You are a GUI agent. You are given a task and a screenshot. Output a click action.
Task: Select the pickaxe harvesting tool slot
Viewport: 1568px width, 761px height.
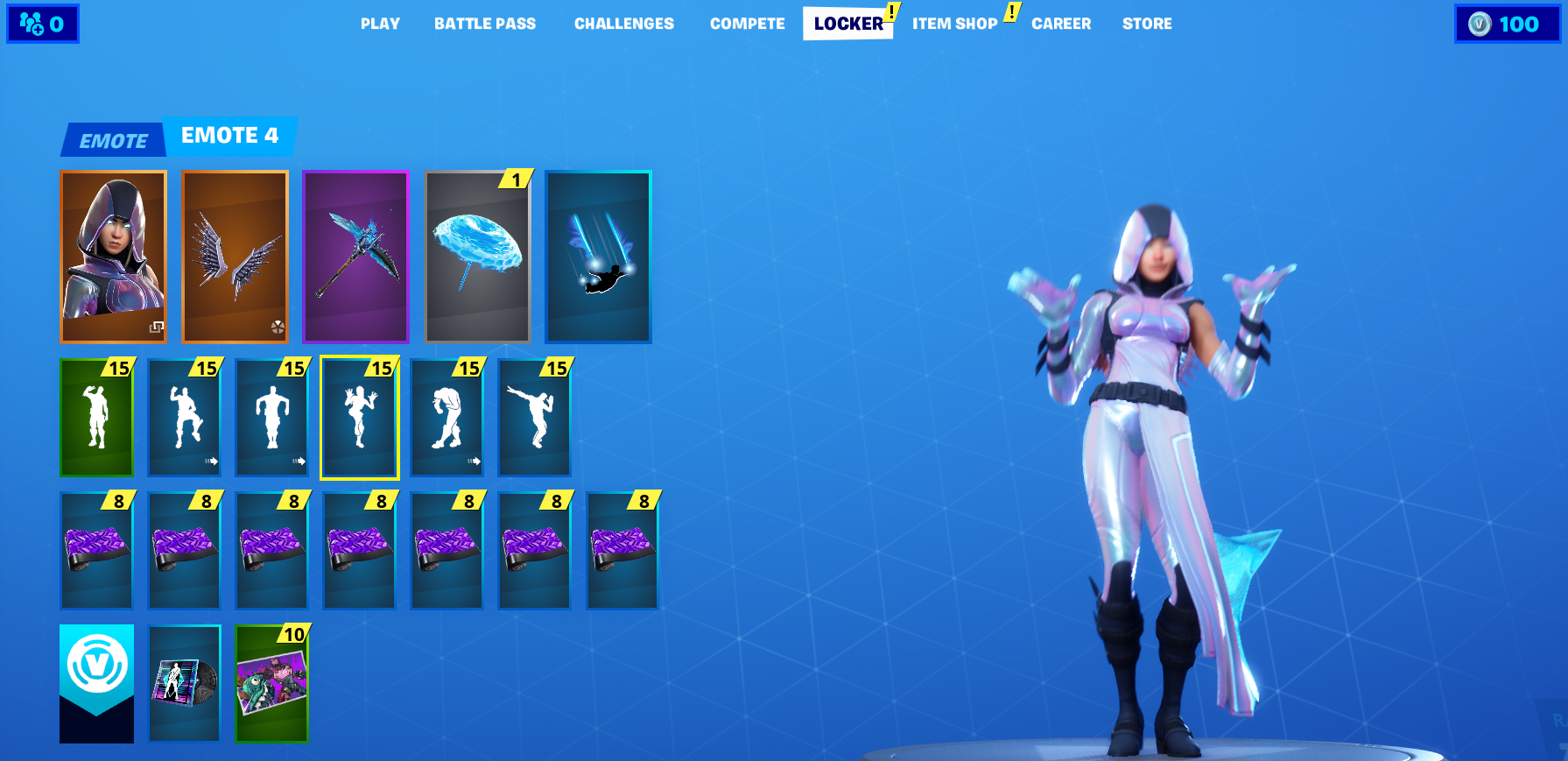(x=355, y=256)
